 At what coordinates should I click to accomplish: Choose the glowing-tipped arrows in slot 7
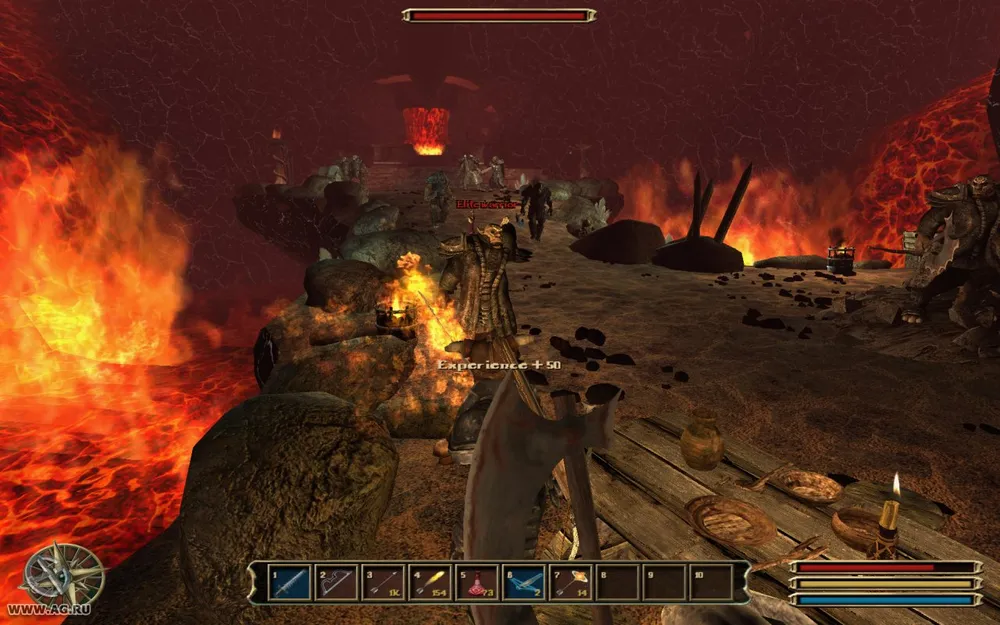click(x=571, y=582)
